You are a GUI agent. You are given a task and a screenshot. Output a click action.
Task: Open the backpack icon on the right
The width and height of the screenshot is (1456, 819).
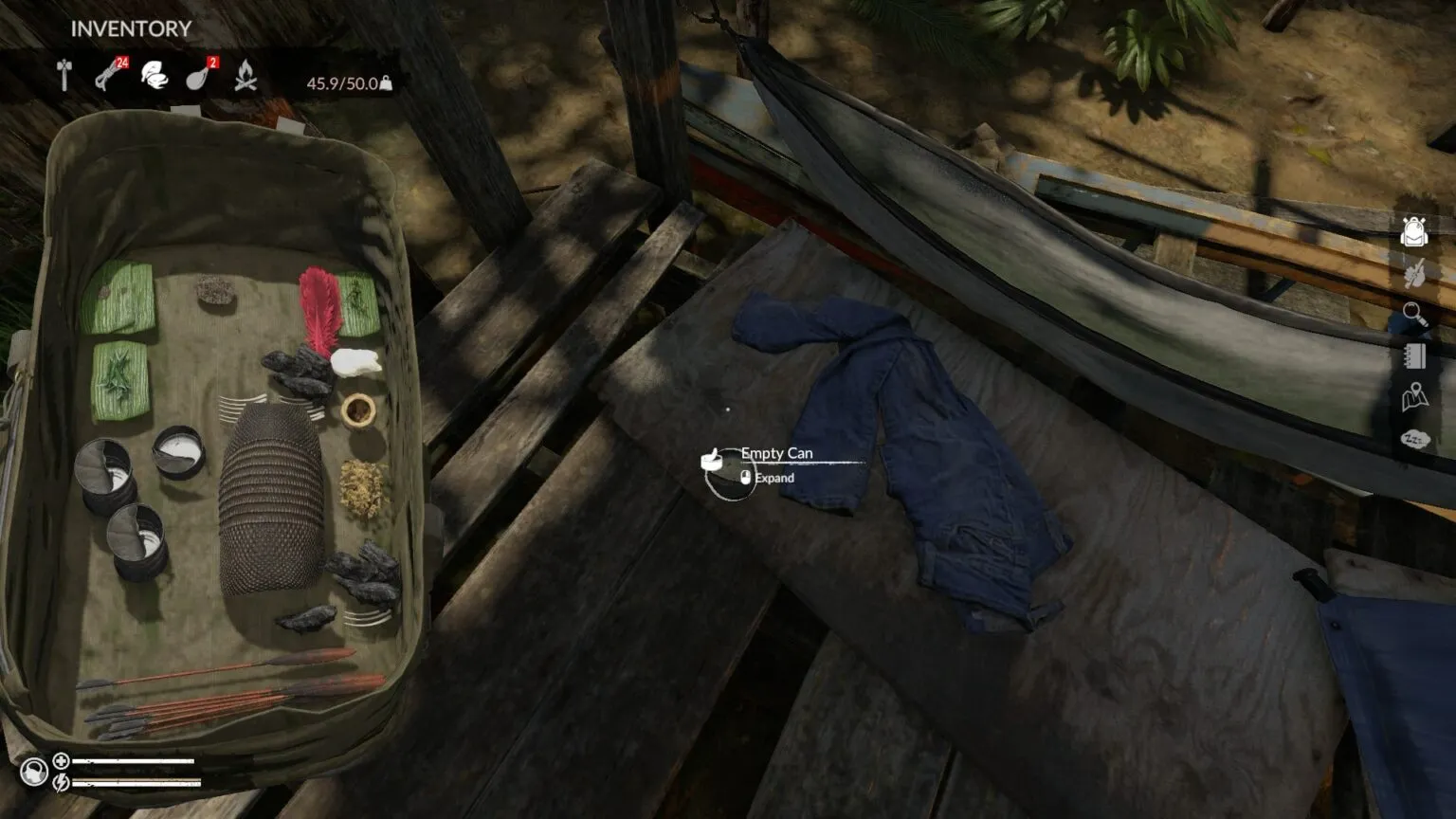point(1414,231)
